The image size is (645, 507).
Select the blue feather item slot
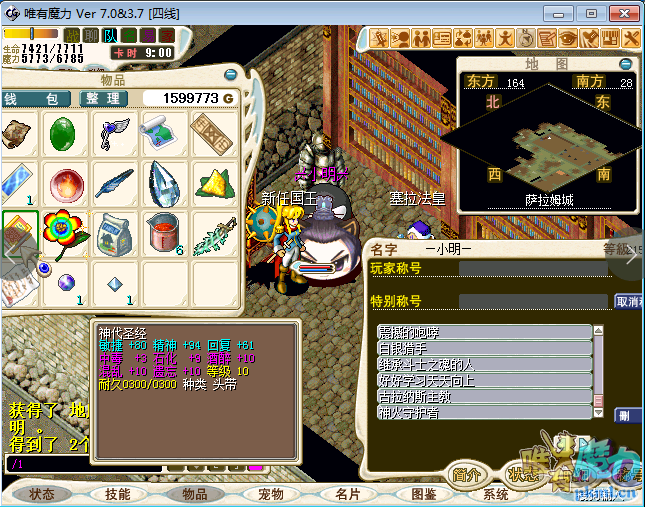click(115, 184)
